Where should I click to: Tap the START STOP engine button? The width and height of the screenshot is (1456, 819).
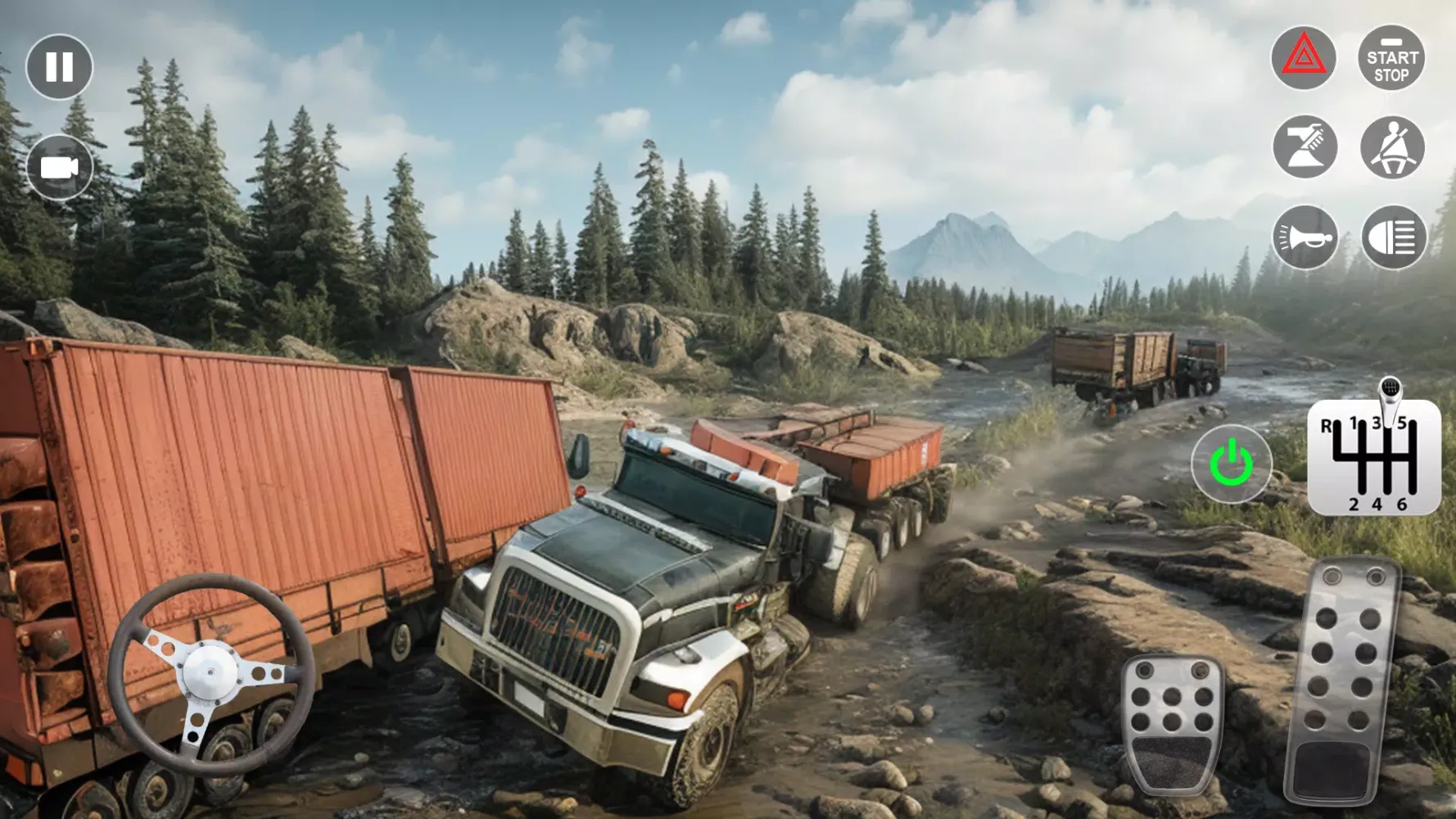point(1391,57)
